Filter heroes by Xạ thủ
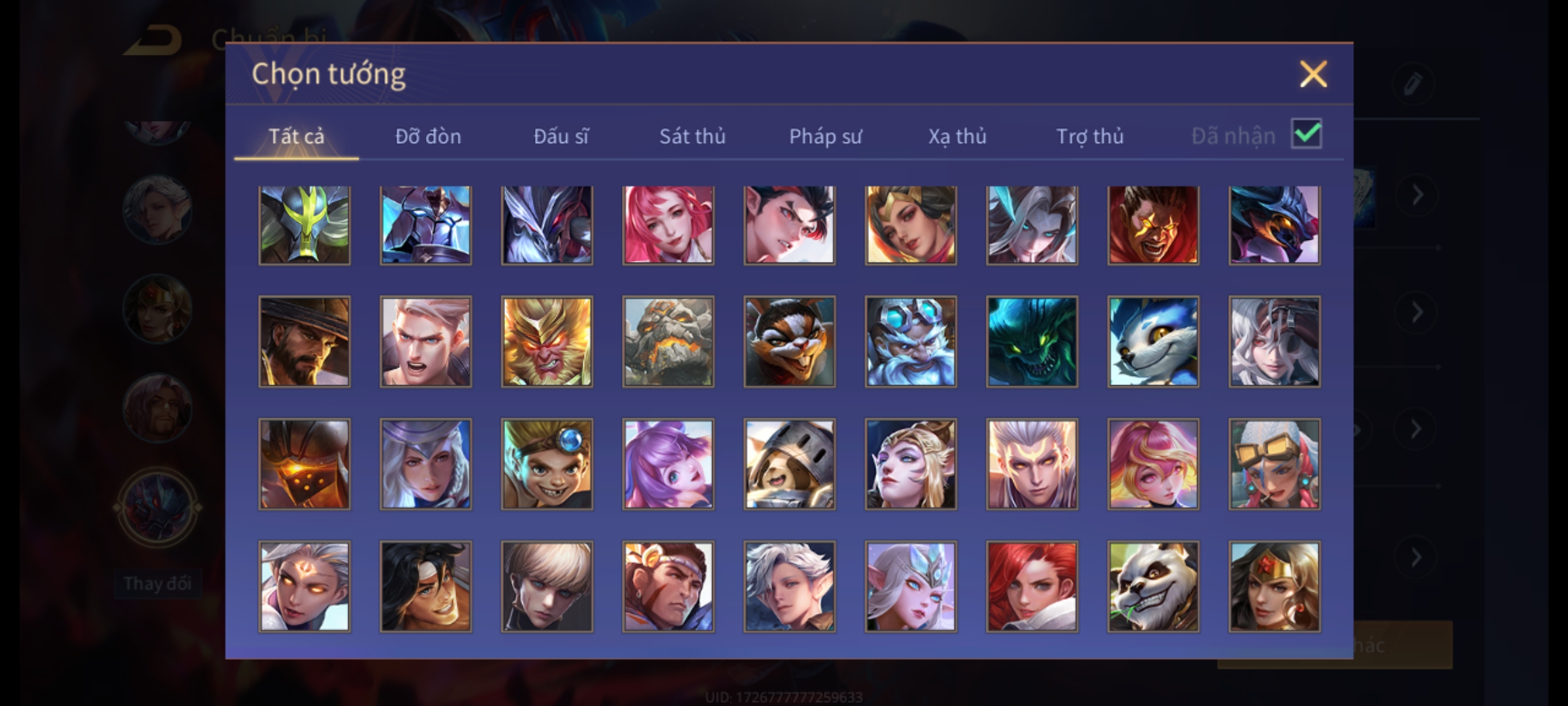Screen dimensions: 1568x706 (957, 137)
